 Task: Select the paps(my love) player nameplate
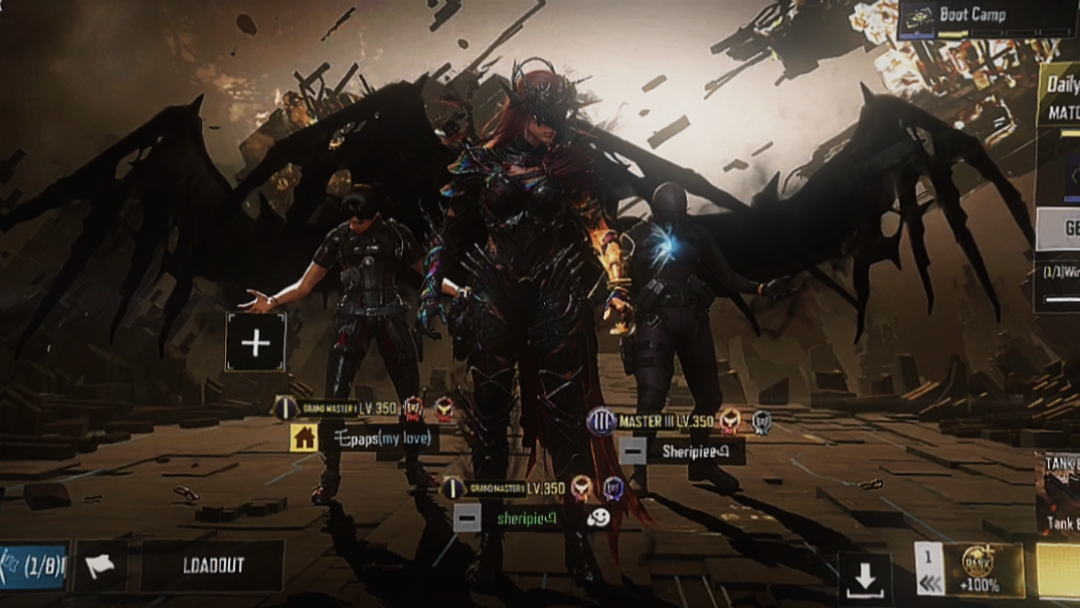[379, 438]
